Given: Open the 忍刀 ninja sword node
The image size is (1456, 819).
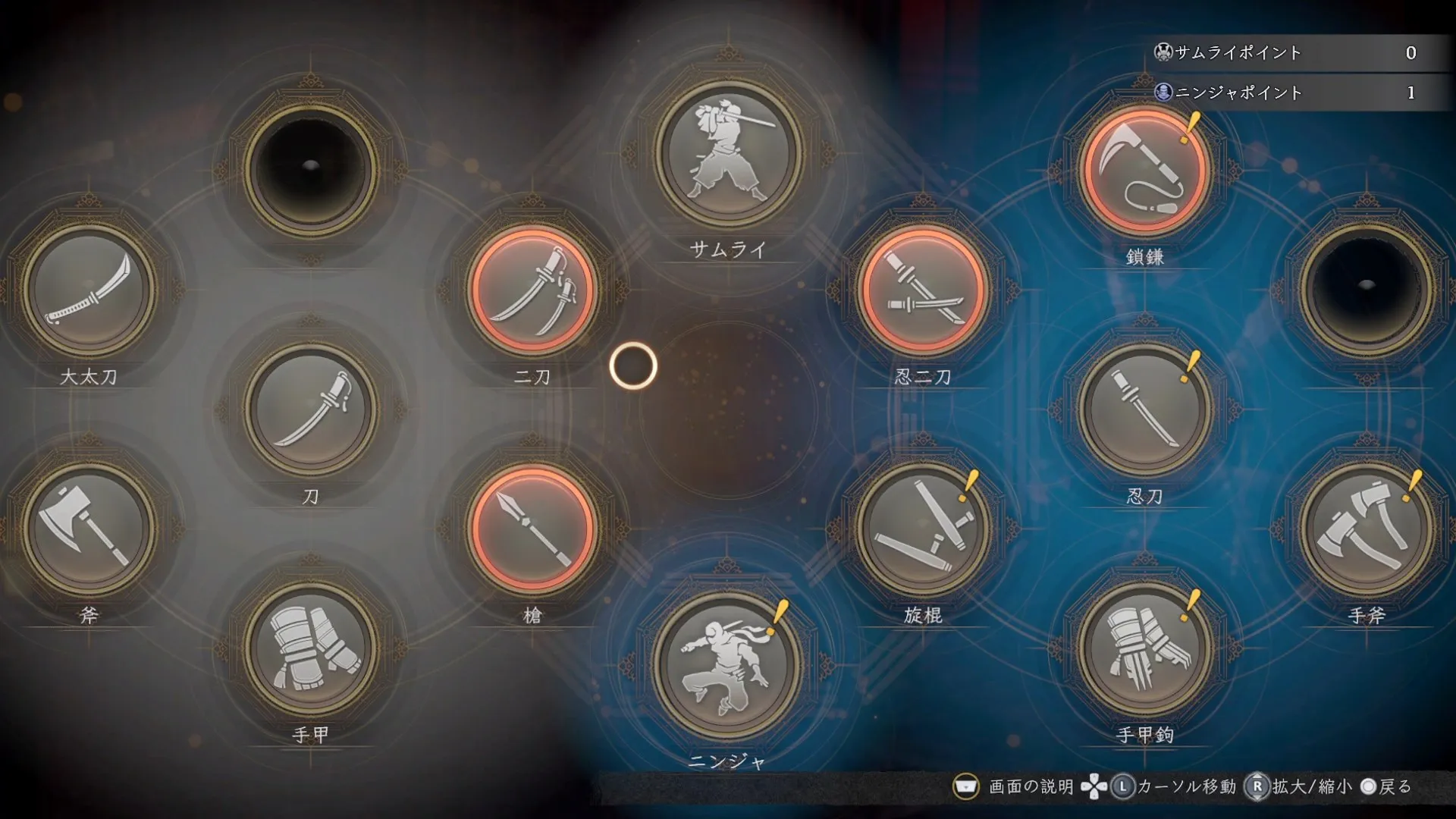Looking at the screenshot, I should [x=1144, y=409].
